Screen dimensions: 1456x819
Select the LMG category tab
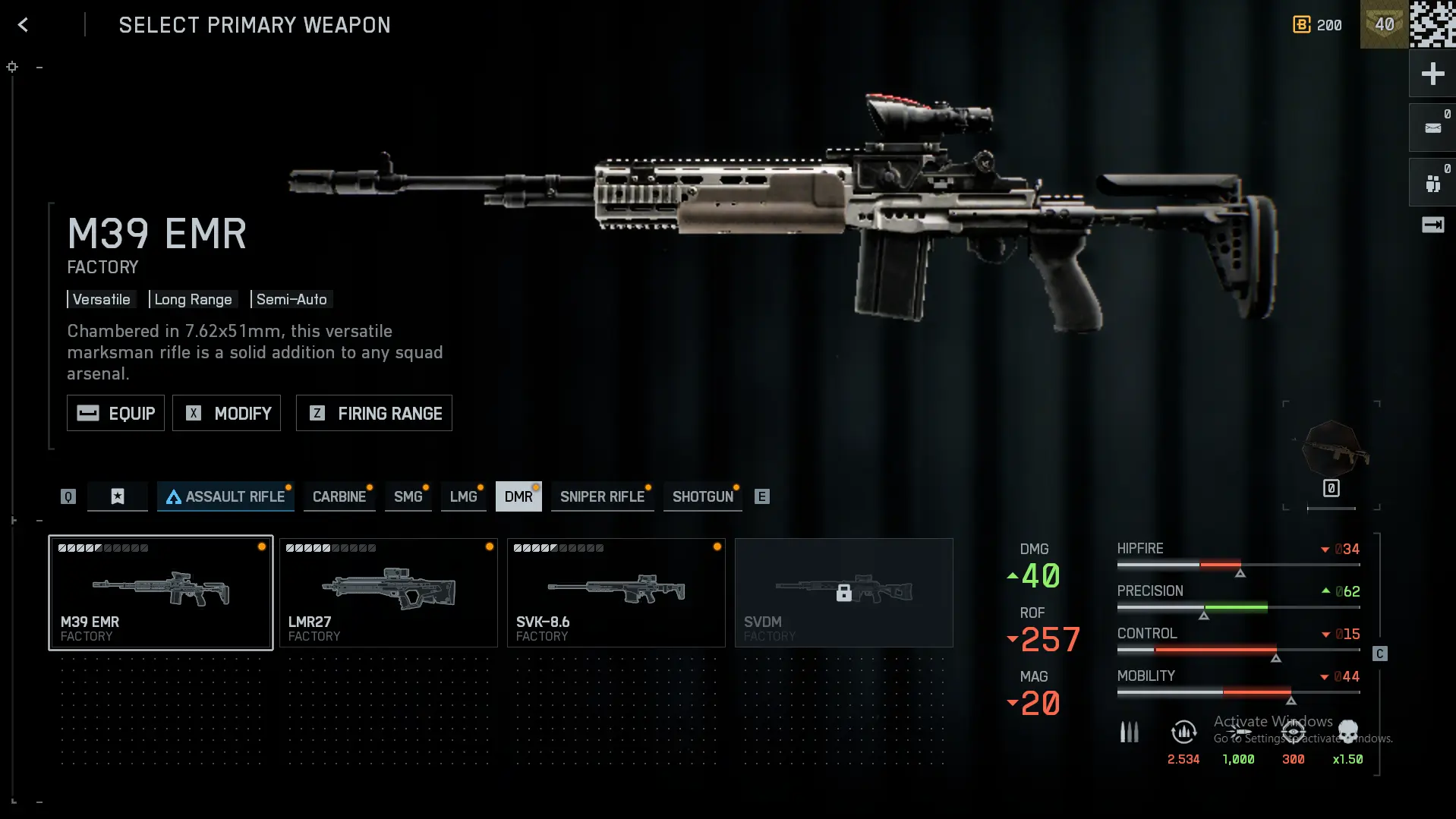pos(463,496)
